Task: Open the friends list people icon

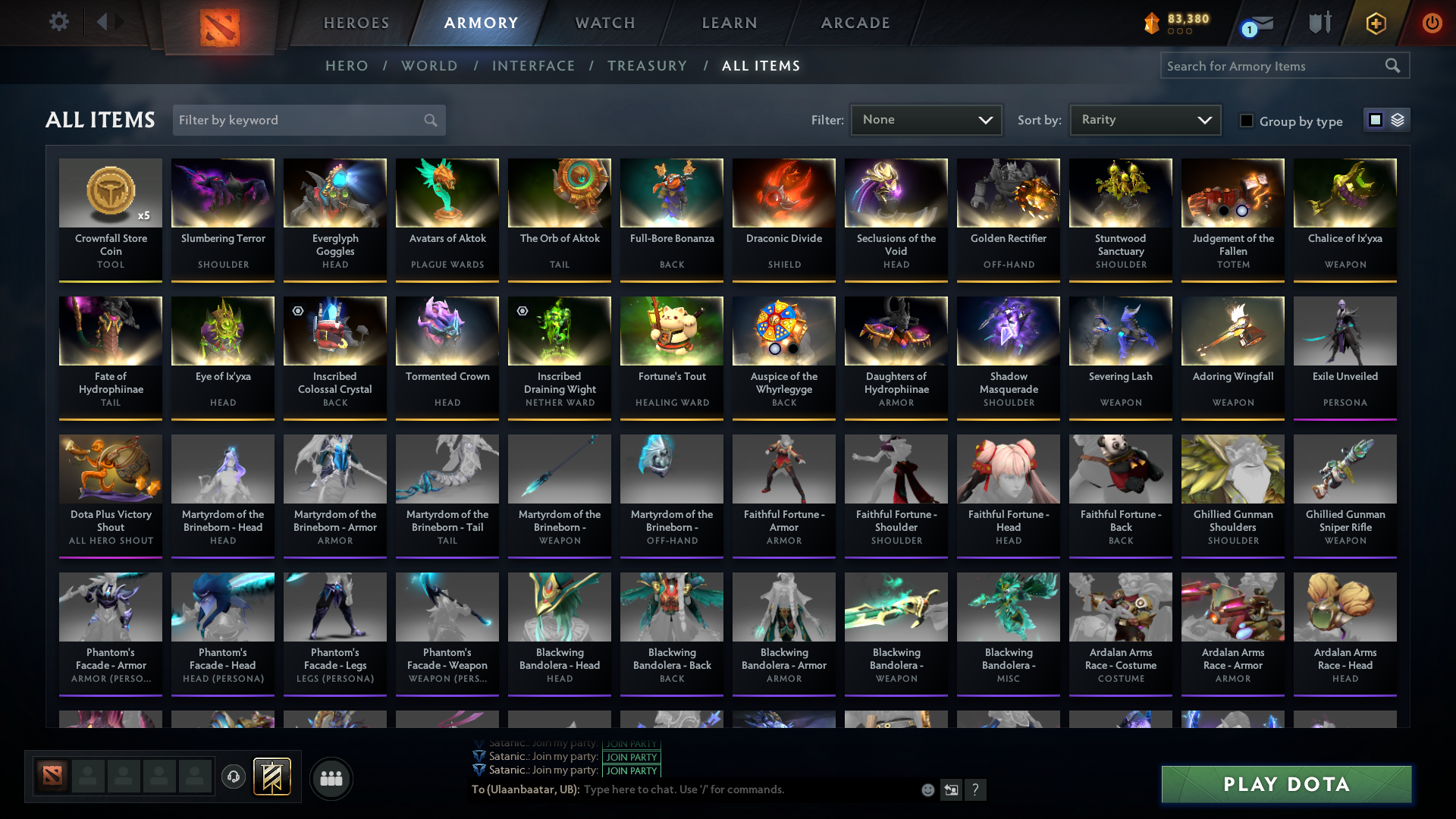Action: [330, 778]
